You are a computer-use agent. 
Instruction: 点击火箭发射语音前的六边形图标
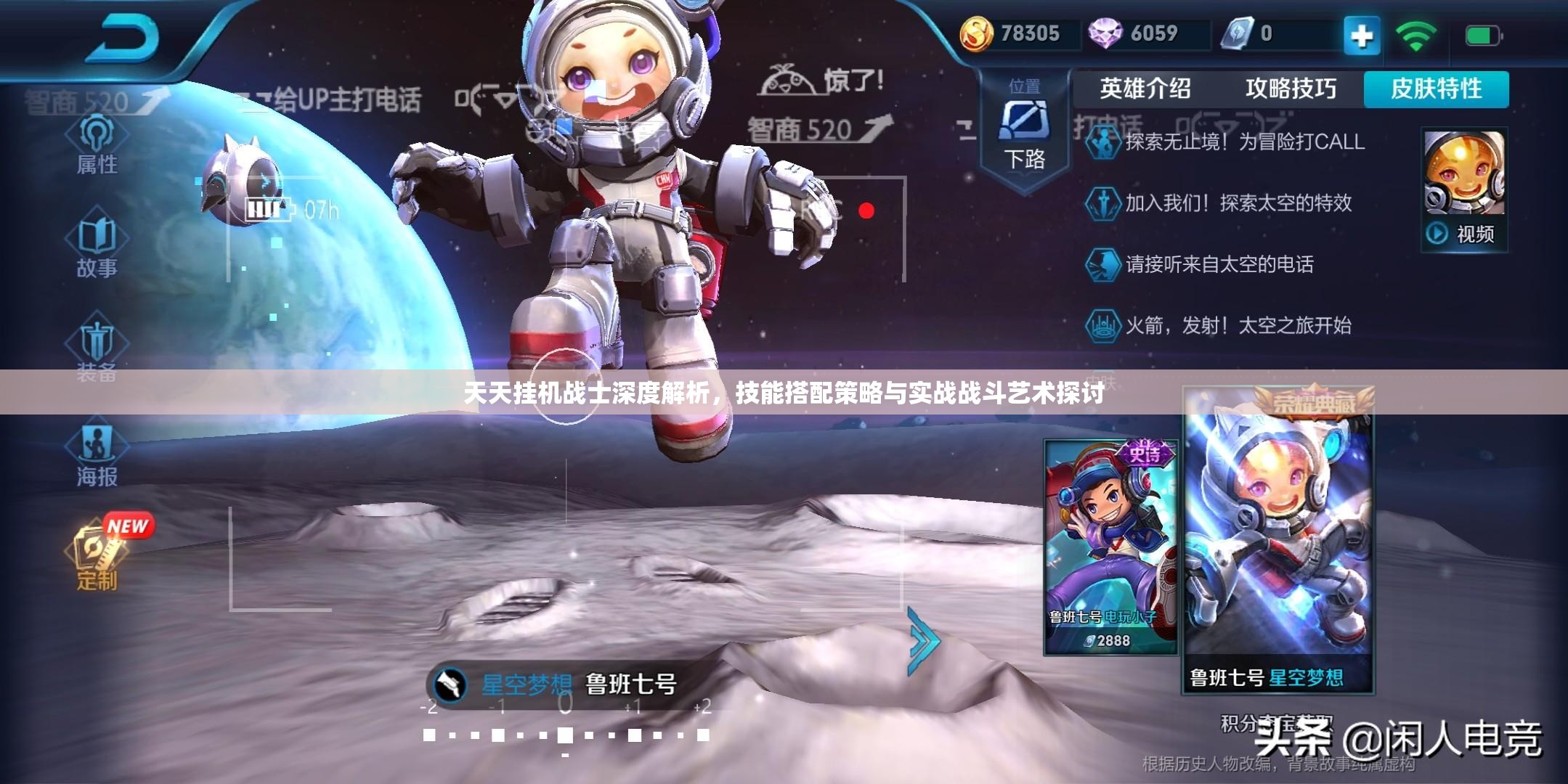coord(1105,327)
